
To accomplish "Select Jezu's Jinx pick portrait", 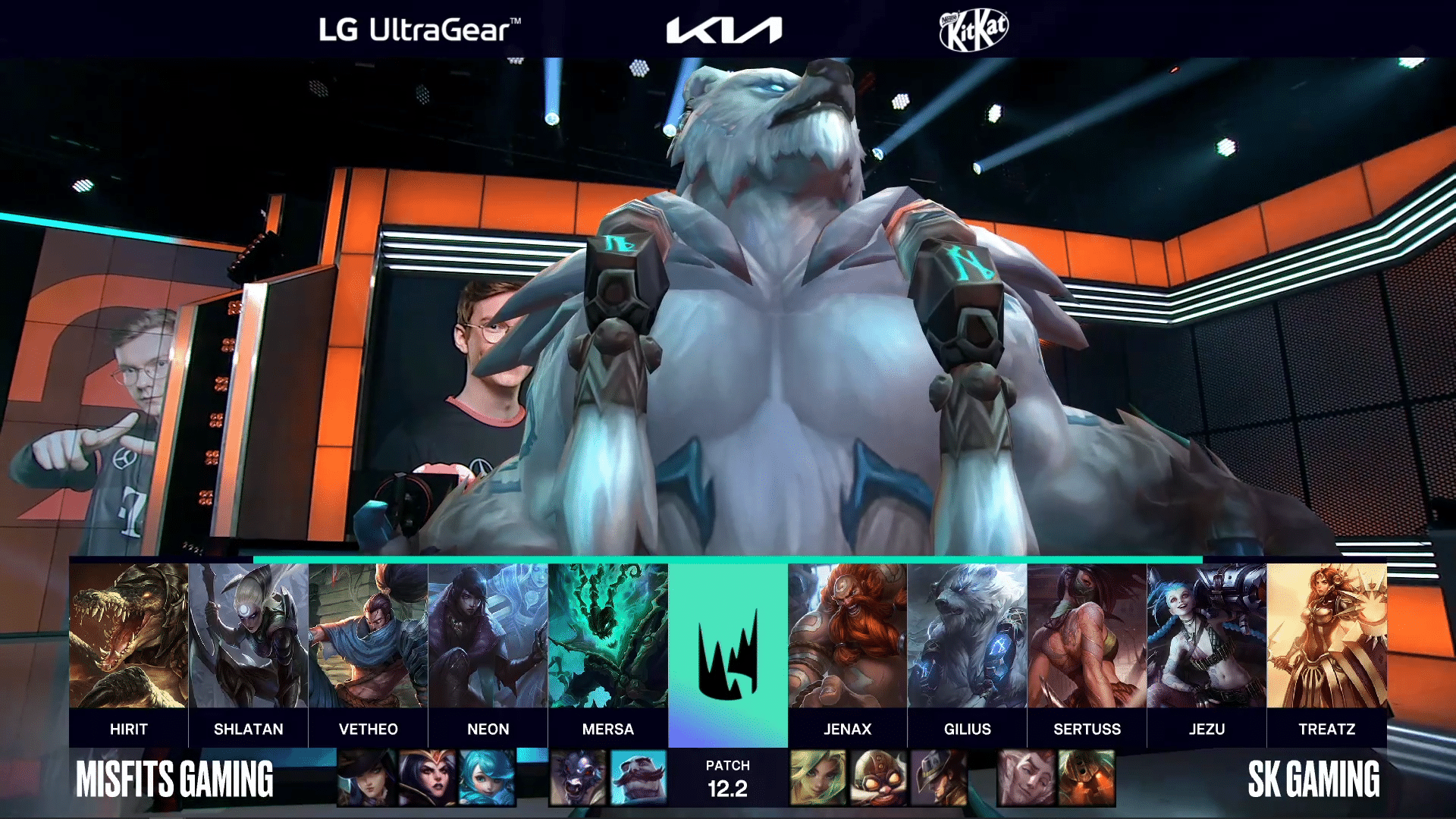I will click(x=1207, y=635).
